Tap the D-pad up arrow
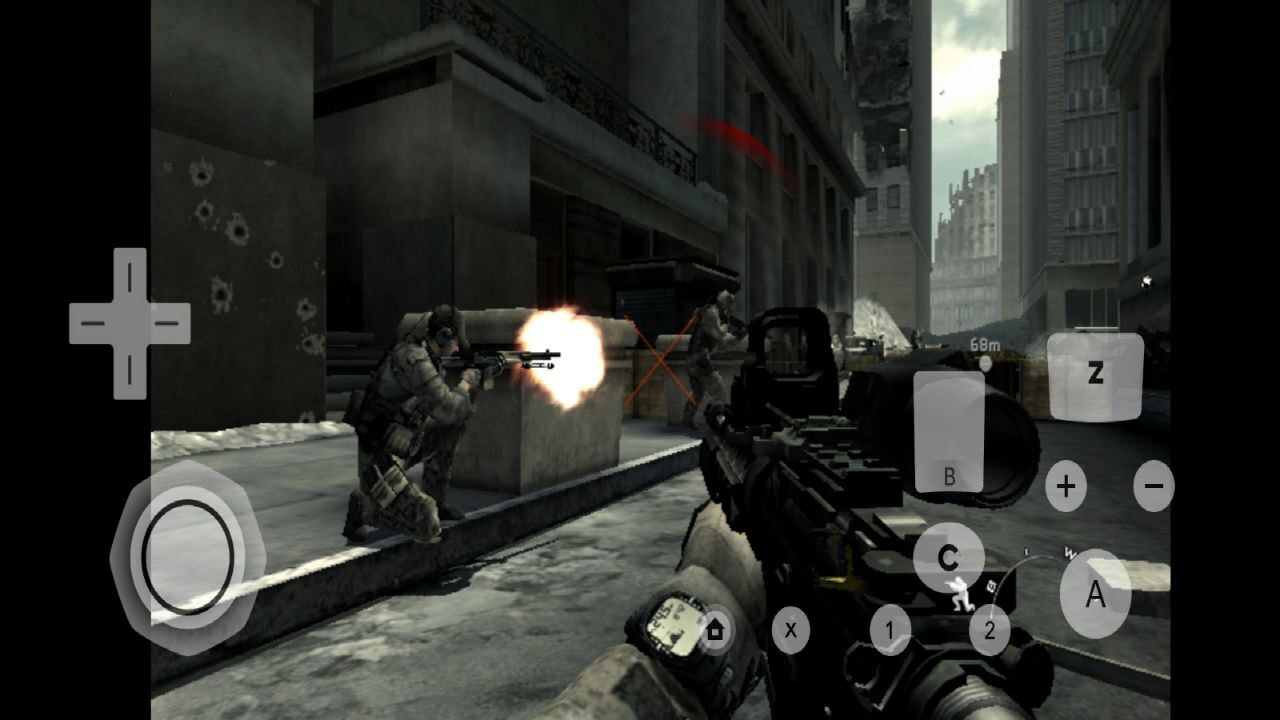1280x720 pixels. pos(129,276)
